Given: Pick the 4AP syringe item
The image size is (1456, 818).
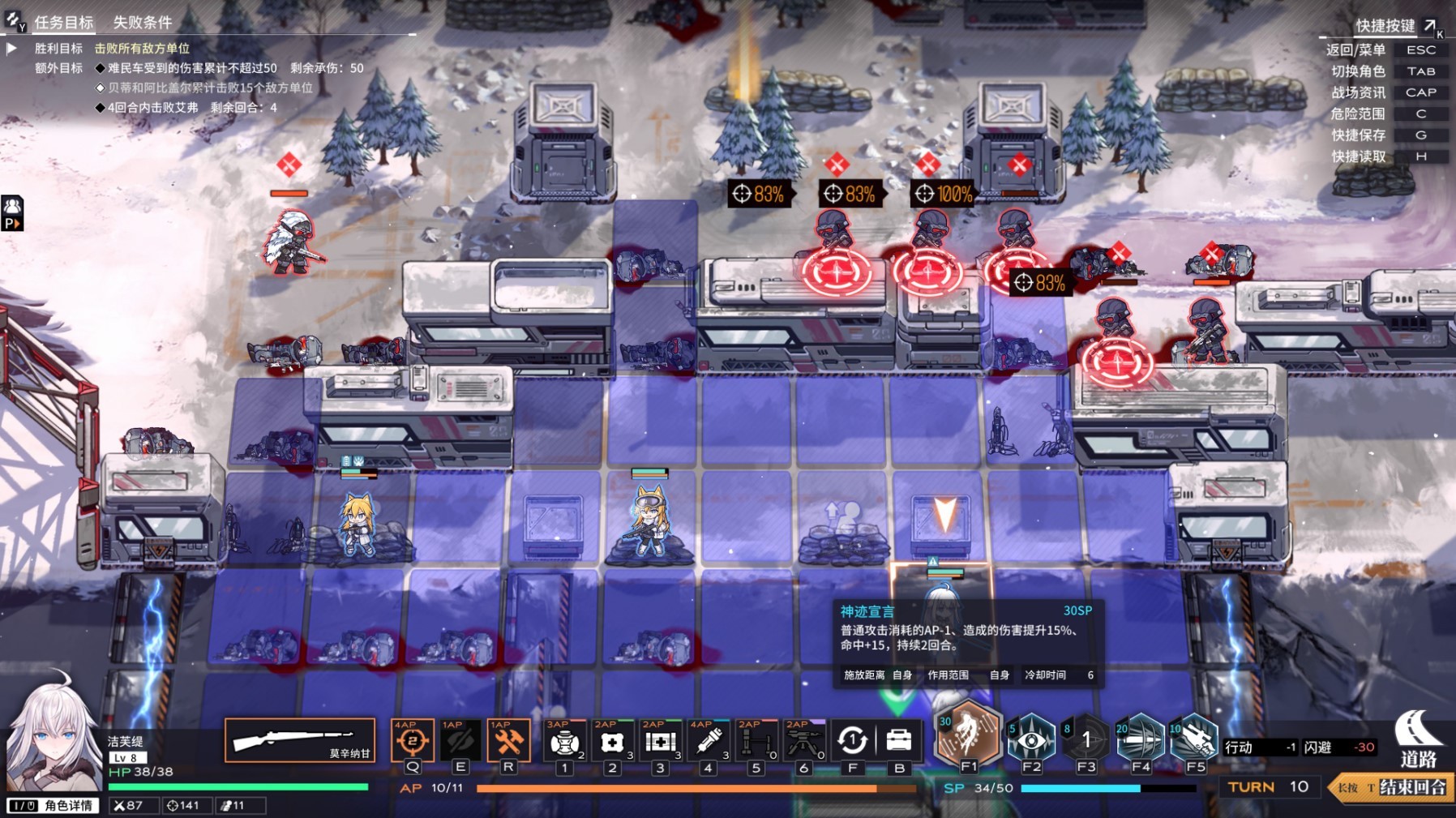Looking at the screenshot, I should [708, 741].
